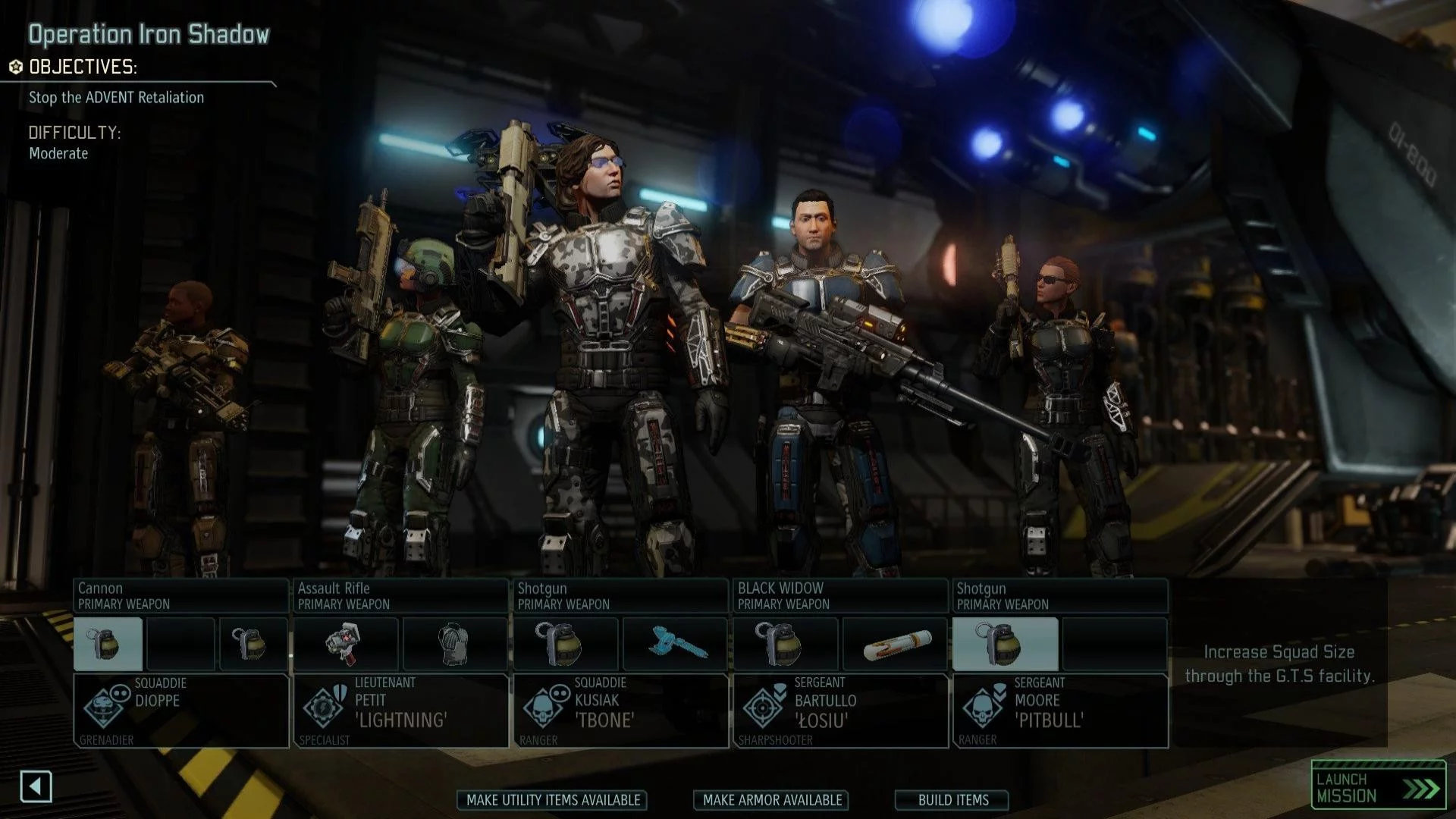Click Make Utility Items Available
Screen dimensions: 1456x819
[553, 800]
